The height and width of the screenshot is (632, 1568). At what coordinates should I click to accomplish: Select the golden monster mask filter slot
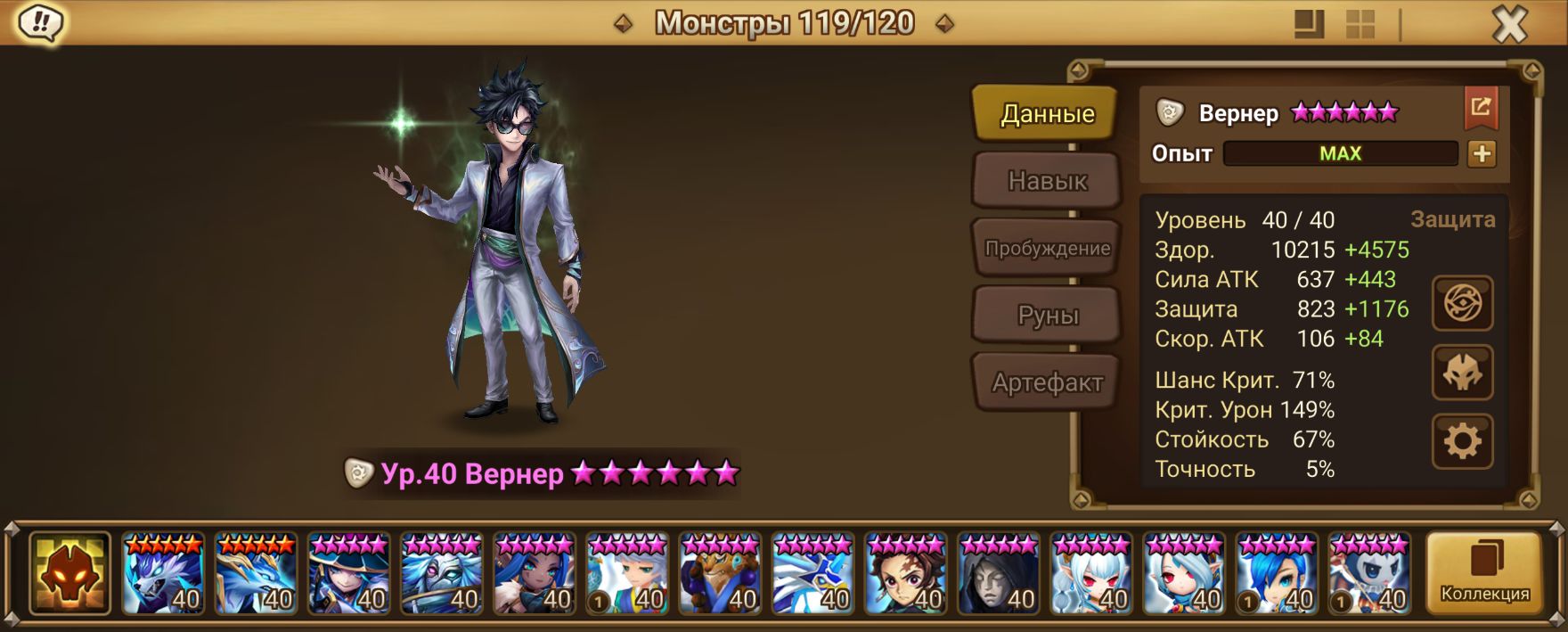tap(69, 573)
